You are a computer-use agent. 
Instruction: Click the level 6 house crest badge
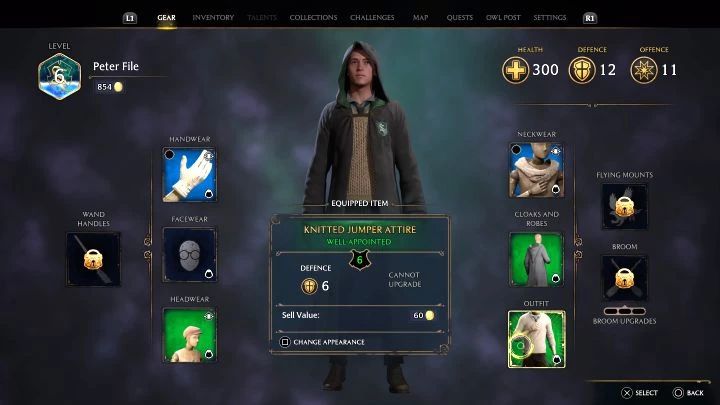click(60, 77)
